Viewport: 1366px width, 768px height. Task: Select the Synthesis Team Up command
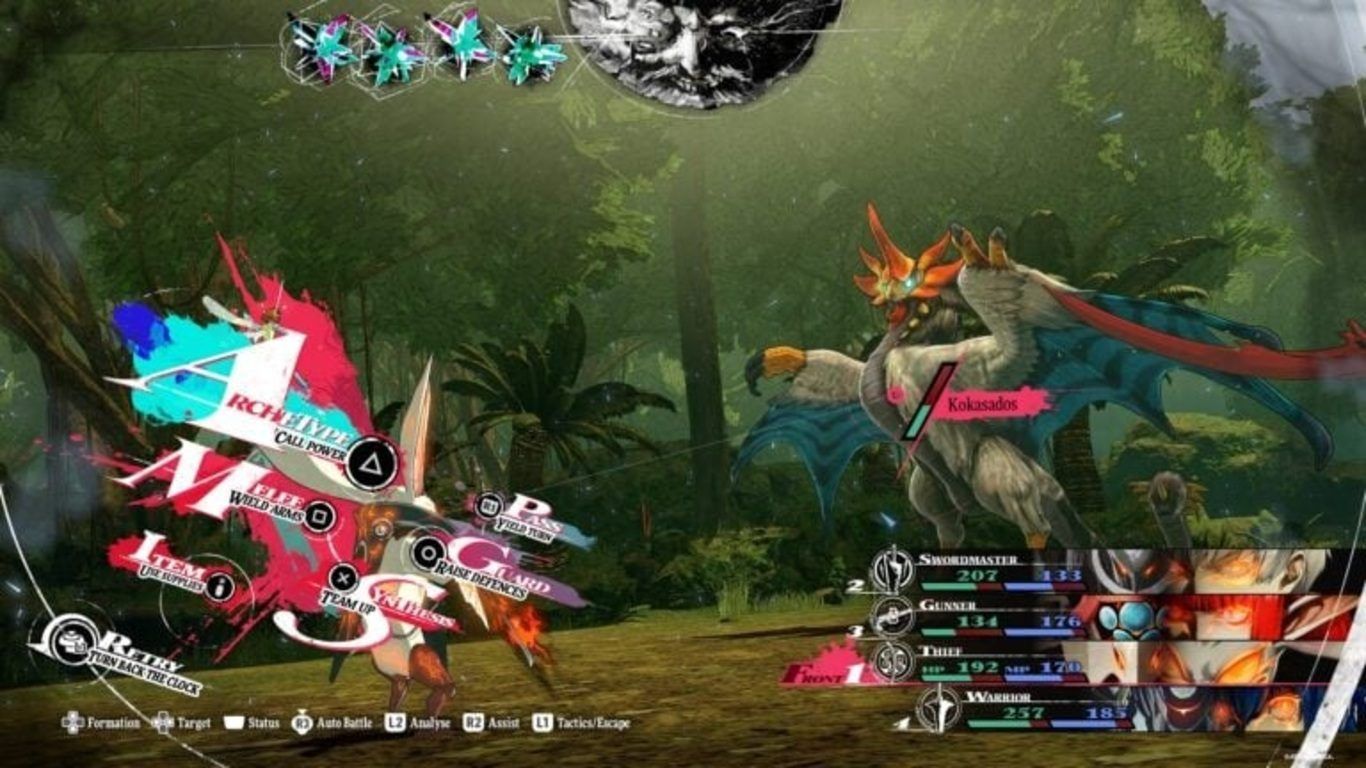tap(343, 577)
